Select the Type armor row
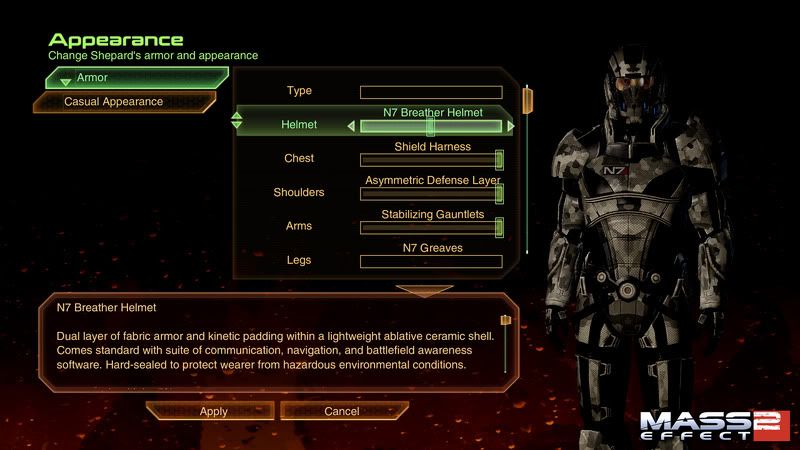 coord(299,91)
